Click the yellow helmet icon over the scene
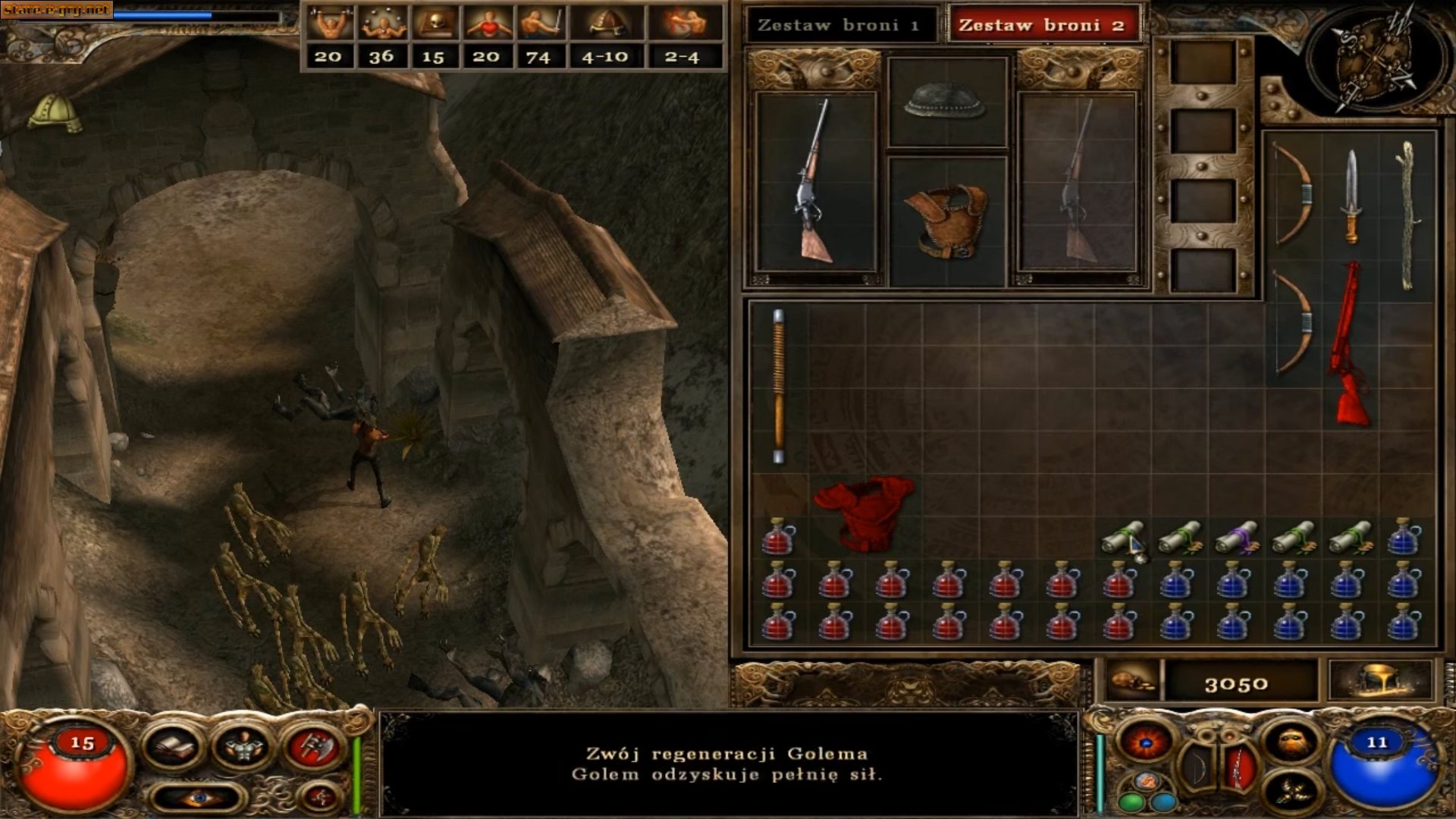The height and width of the screenshot is (819, 1456). pos(55,114)
